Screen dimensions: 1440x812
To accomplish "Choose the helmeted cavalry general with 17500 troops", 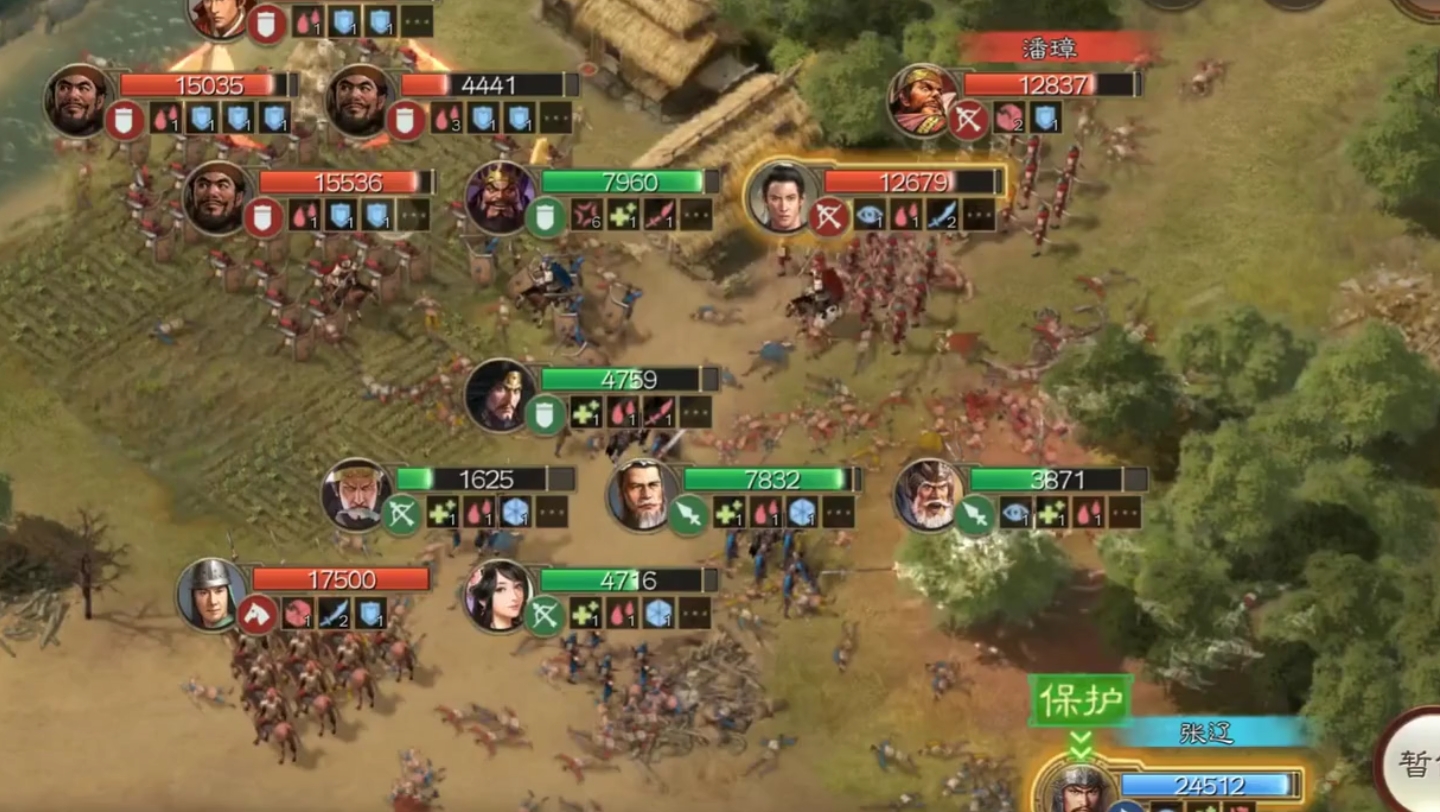I will pos(212,594).
